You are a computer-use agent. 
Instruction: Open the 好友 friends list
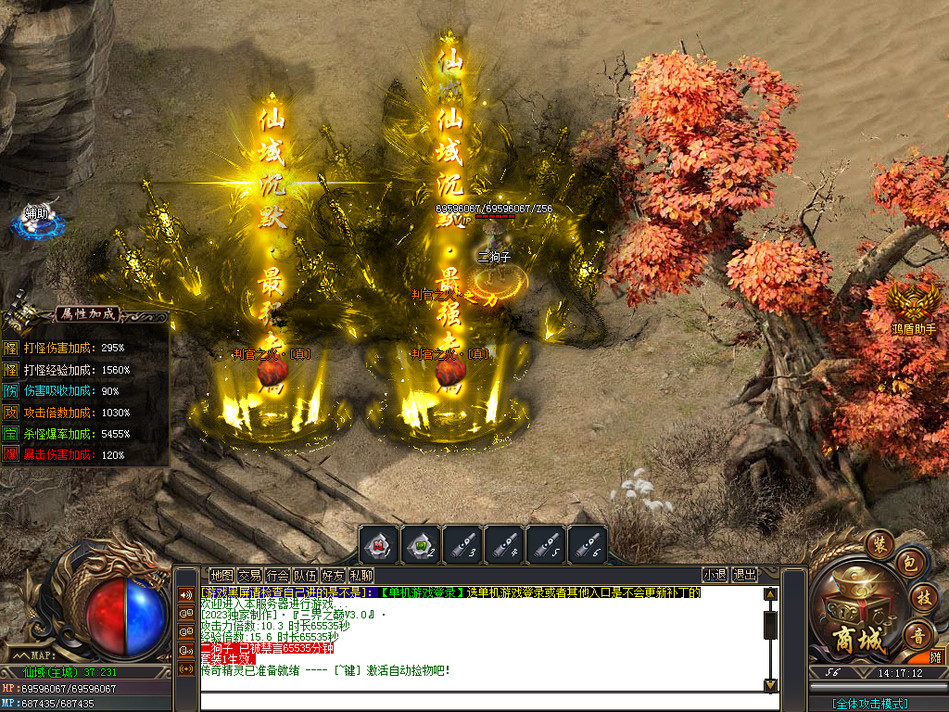(x=333, y=575)
